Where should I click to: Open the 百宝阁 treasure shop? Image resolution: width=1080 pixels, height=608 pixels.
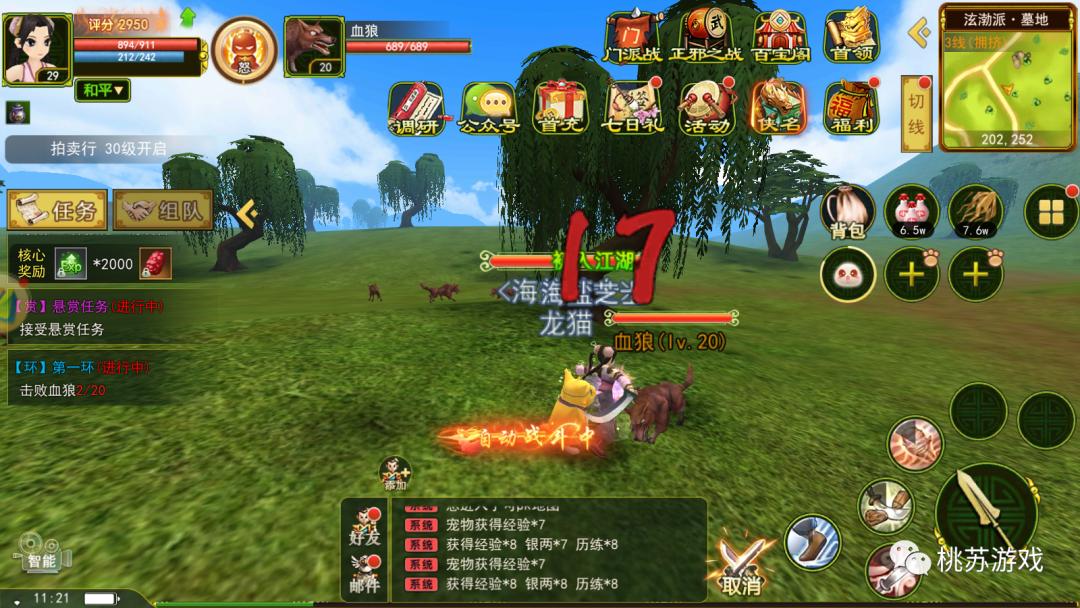780,37
